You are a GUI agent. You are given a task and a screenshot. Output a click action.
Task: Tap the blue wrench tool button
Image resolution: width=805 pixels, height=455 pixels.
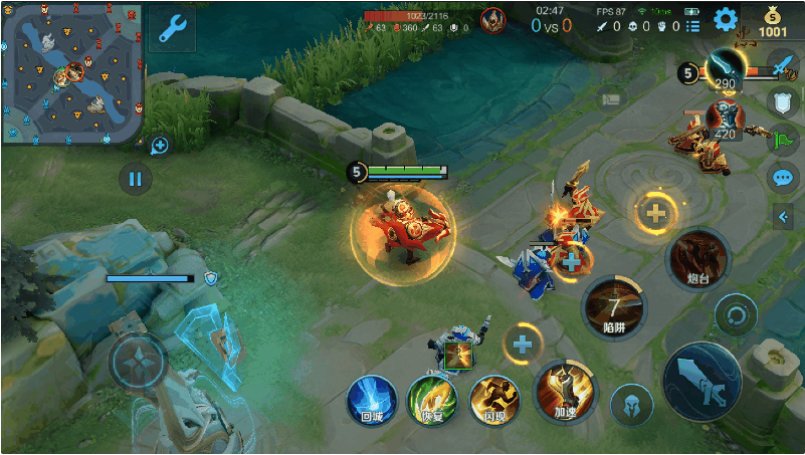click(172, 29)
